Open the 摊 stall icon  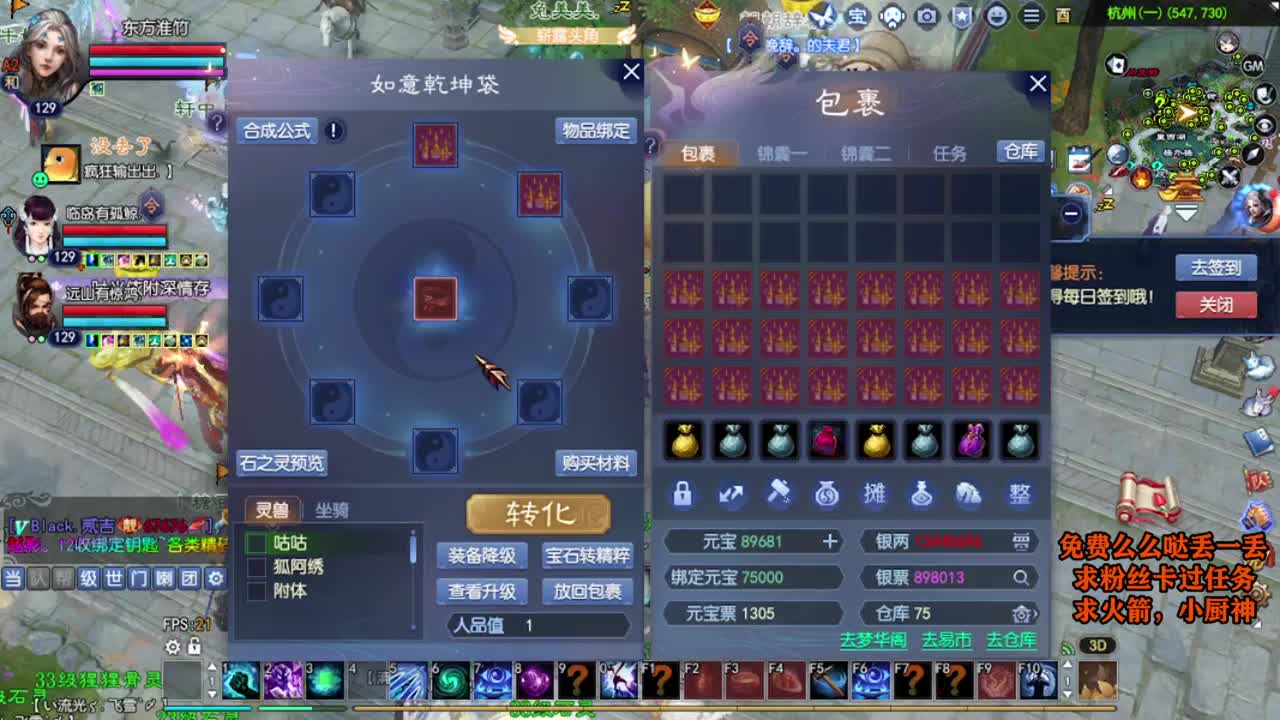pyautogui.click(x=876, y=493)
